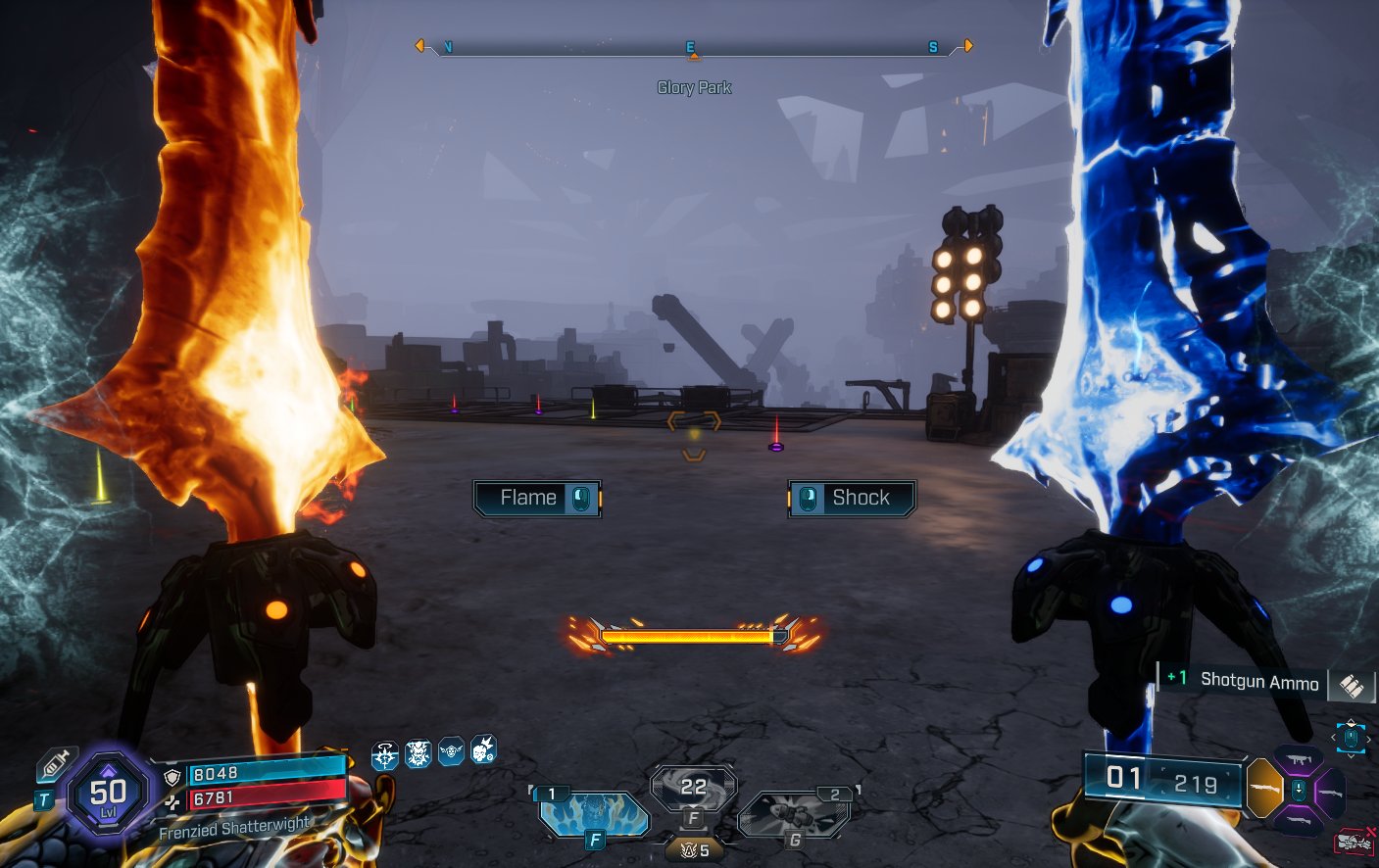
Task: Click the red crossed-out vehicle icon
Action: pos(1354,841)
